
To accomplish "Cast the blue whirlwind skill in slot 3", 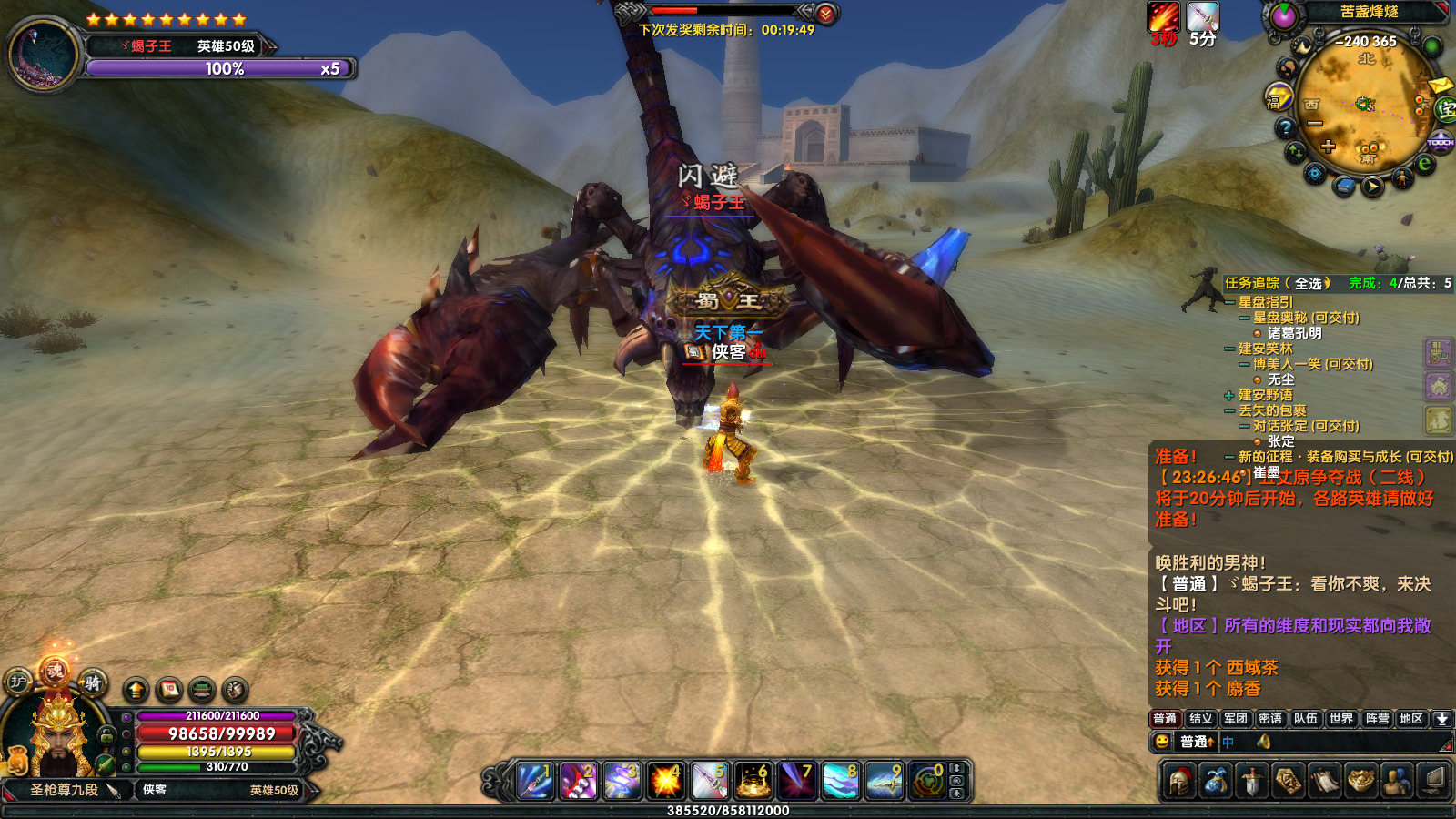I will pos(622,782).
